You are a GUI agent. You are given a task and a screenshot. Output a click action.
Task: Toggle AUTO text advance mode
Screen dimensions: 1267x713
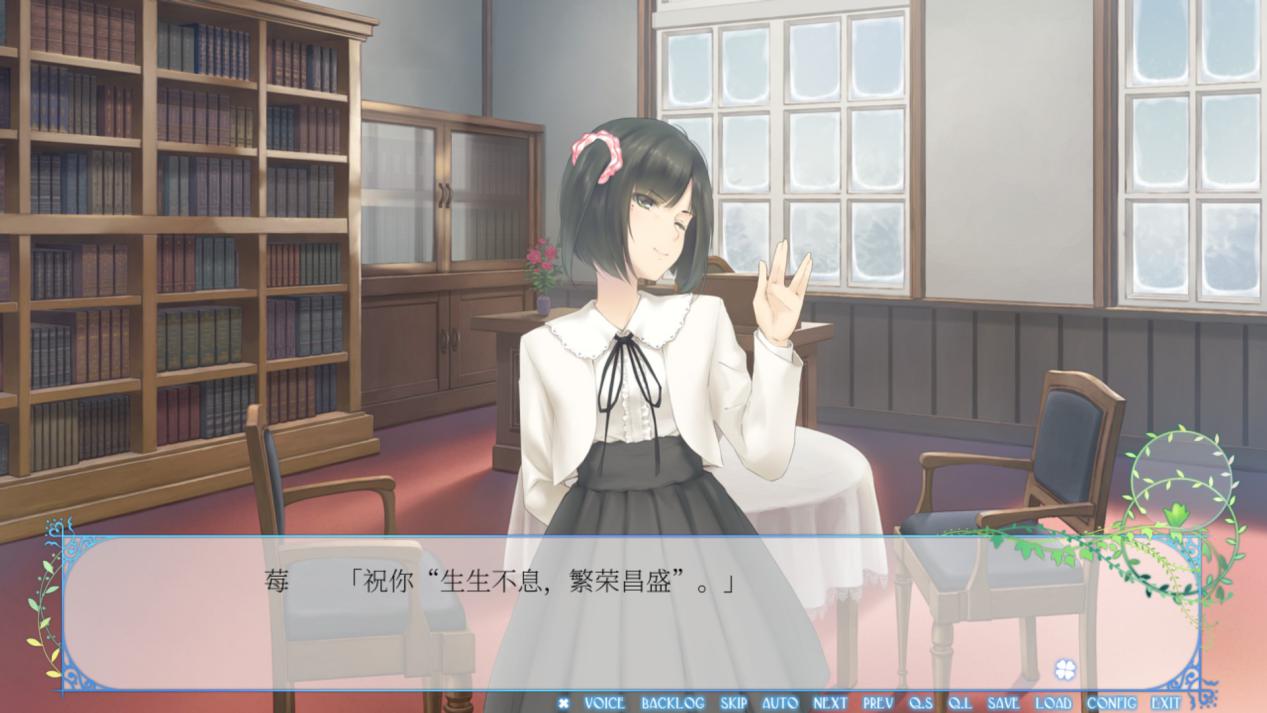pyautogui.click(x=780, y=703)
